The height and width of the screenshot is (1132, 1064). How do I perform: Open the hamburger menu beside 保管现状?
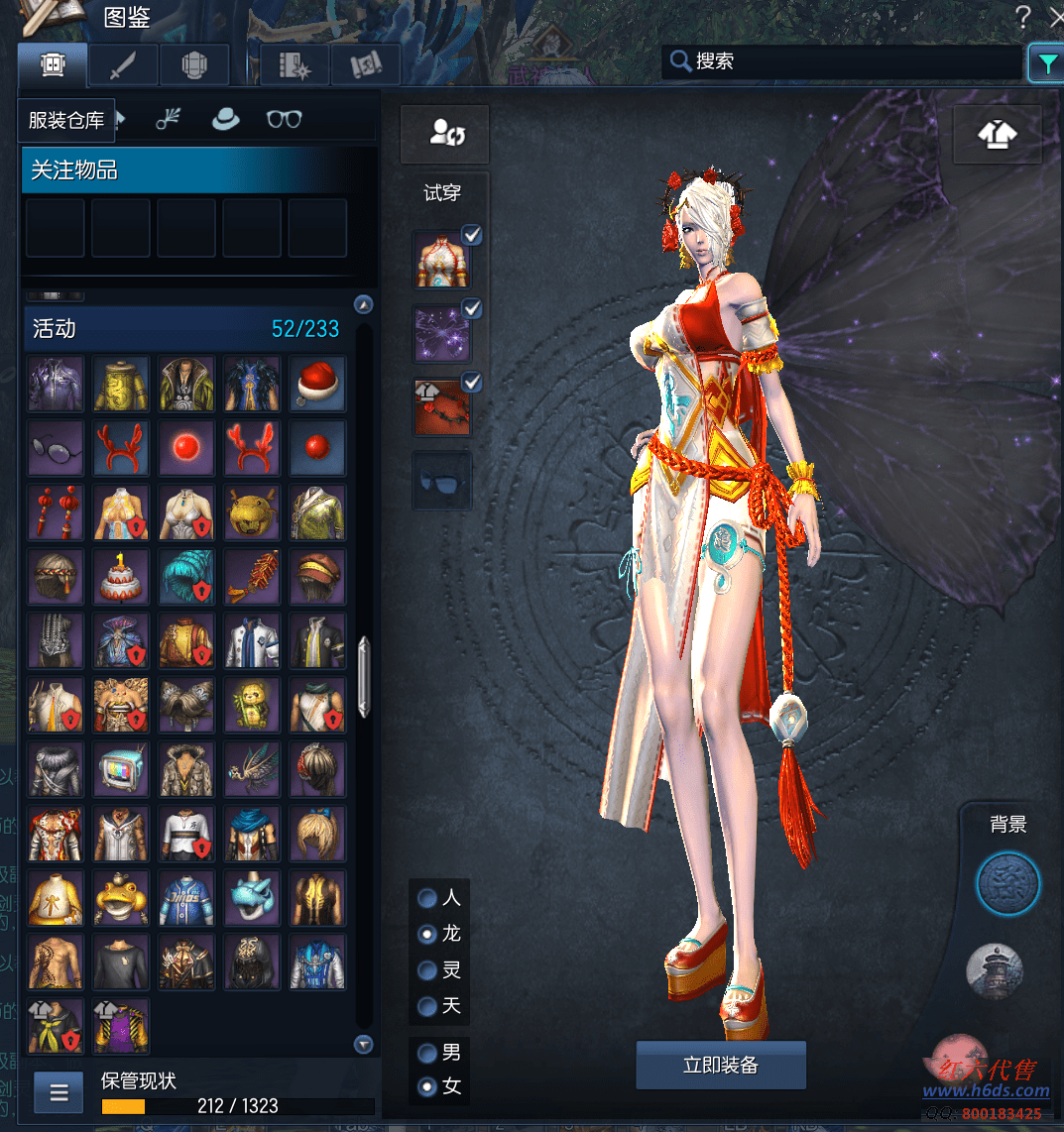tap(59, 1092)
